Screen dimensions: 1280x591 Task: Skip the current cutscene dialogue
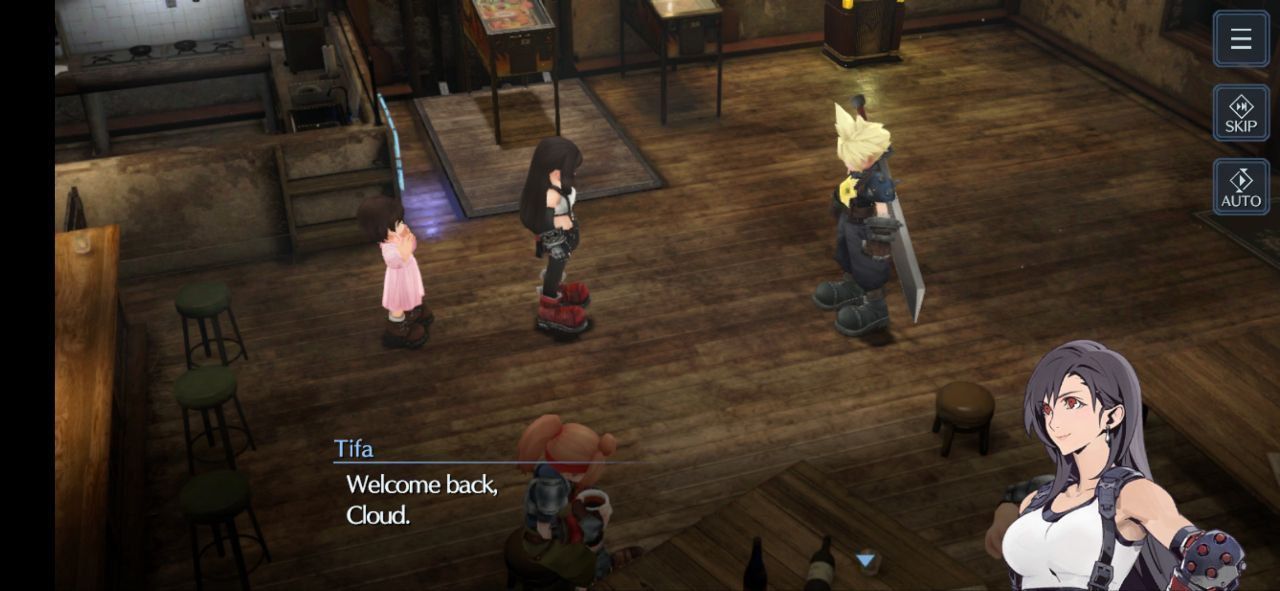pyautogui.click(x=1241, y=113)
